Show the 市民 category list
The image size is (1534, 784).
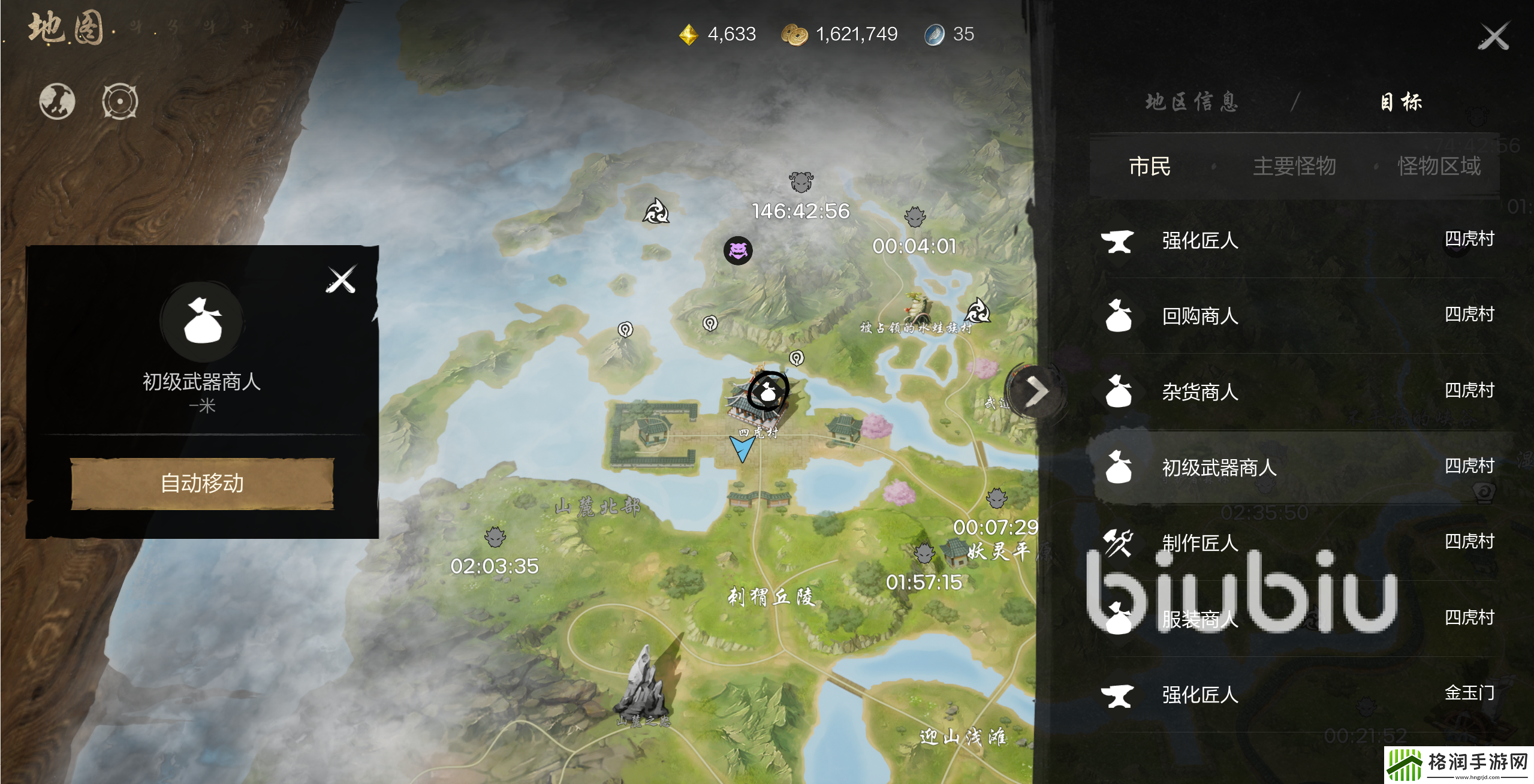point(1149,166)
